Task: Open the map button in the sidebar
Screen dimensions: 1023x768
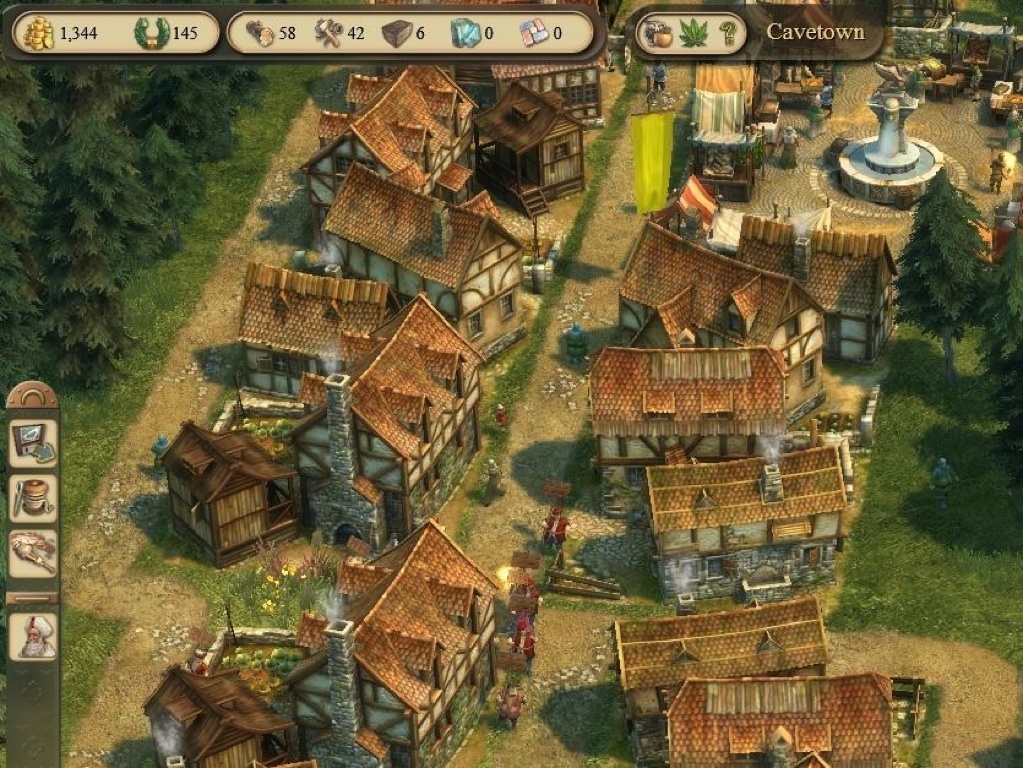Action: pos(33,443)
